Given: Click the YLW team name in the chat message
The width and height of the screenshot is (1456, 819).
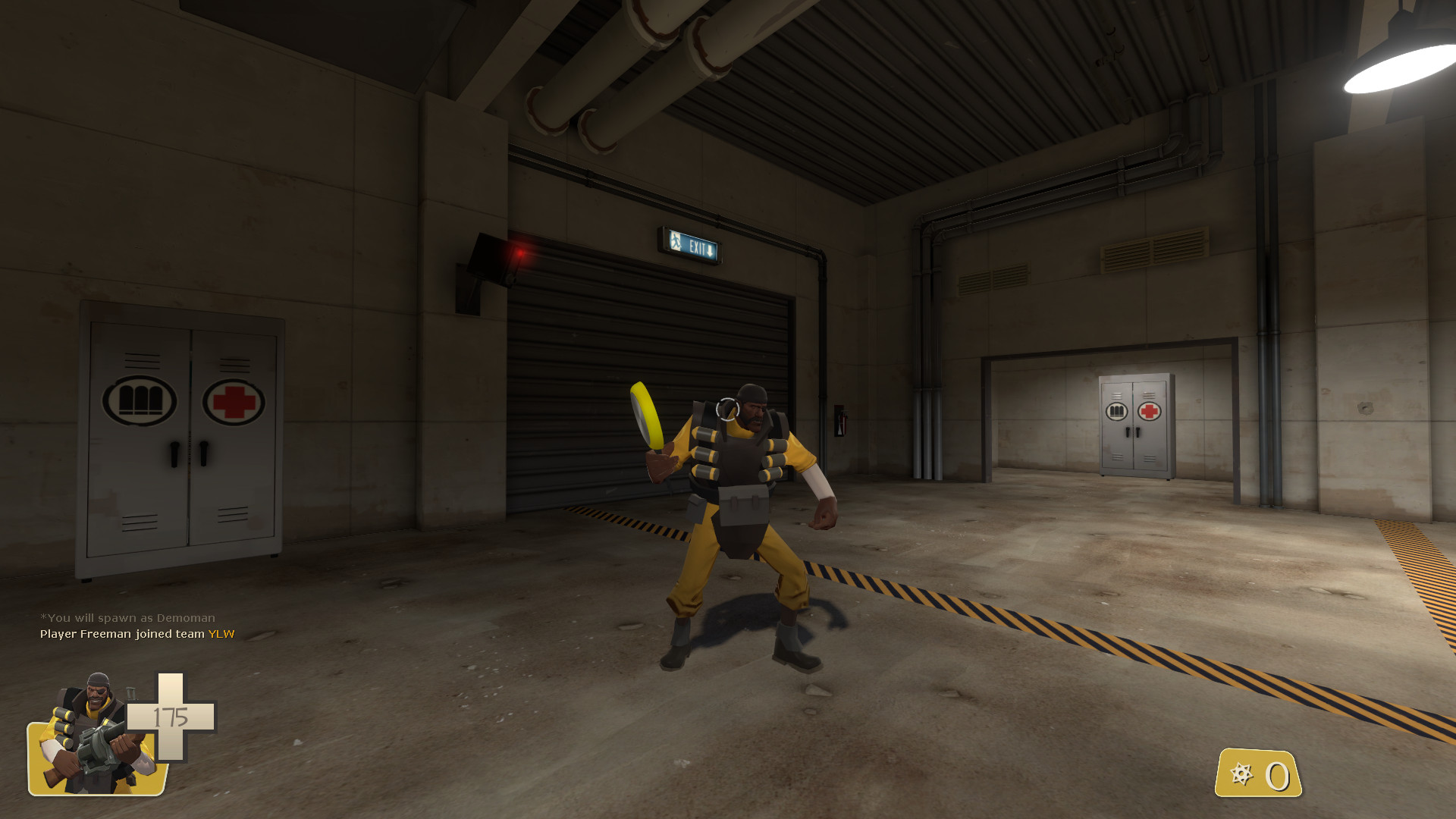Looking at the screenshot, I should pyautogui.click(x=220, y=635).
